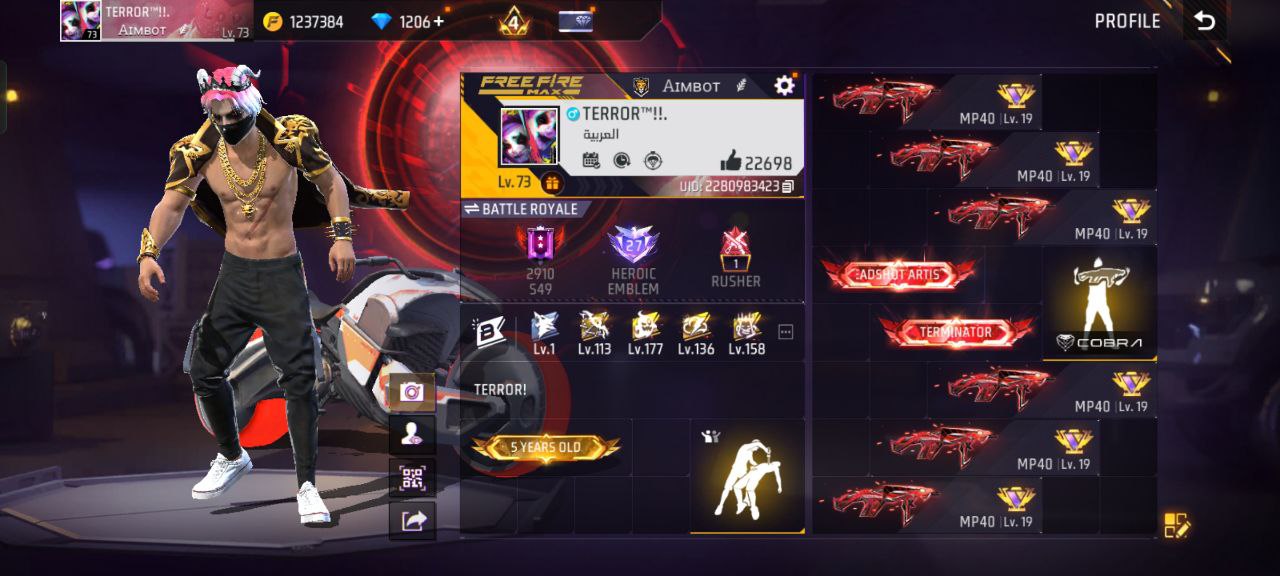Open the profile layout edit icon
Viewport: 1280px width, 576px height.
tap(1176, 525)
